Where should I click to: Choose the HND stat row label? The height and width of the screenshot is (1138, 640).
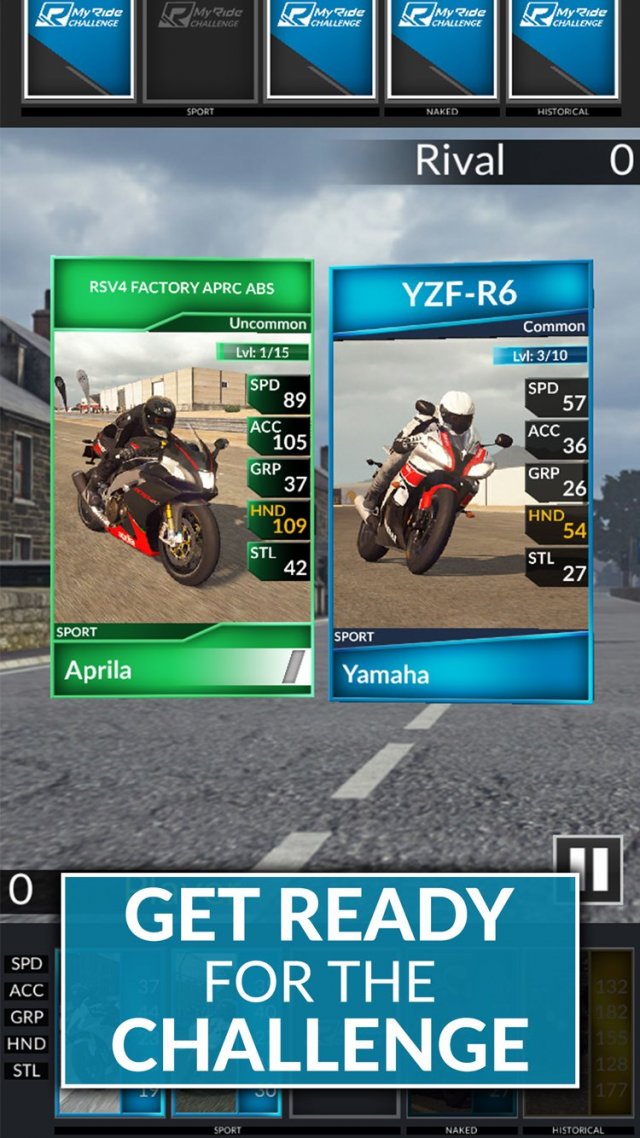(27, 1044)
